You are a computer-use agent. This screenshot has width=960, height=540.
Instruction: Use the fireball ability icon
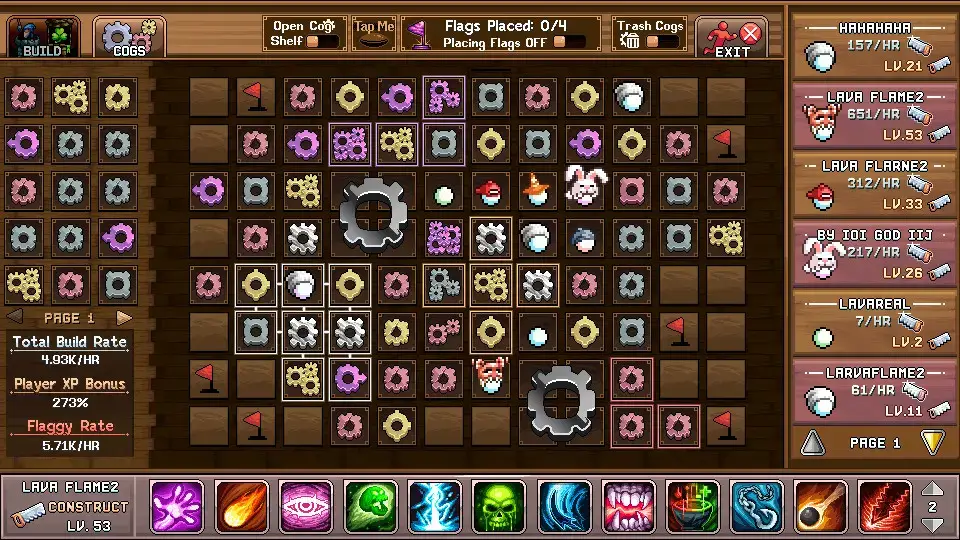[x=241, y=507]
